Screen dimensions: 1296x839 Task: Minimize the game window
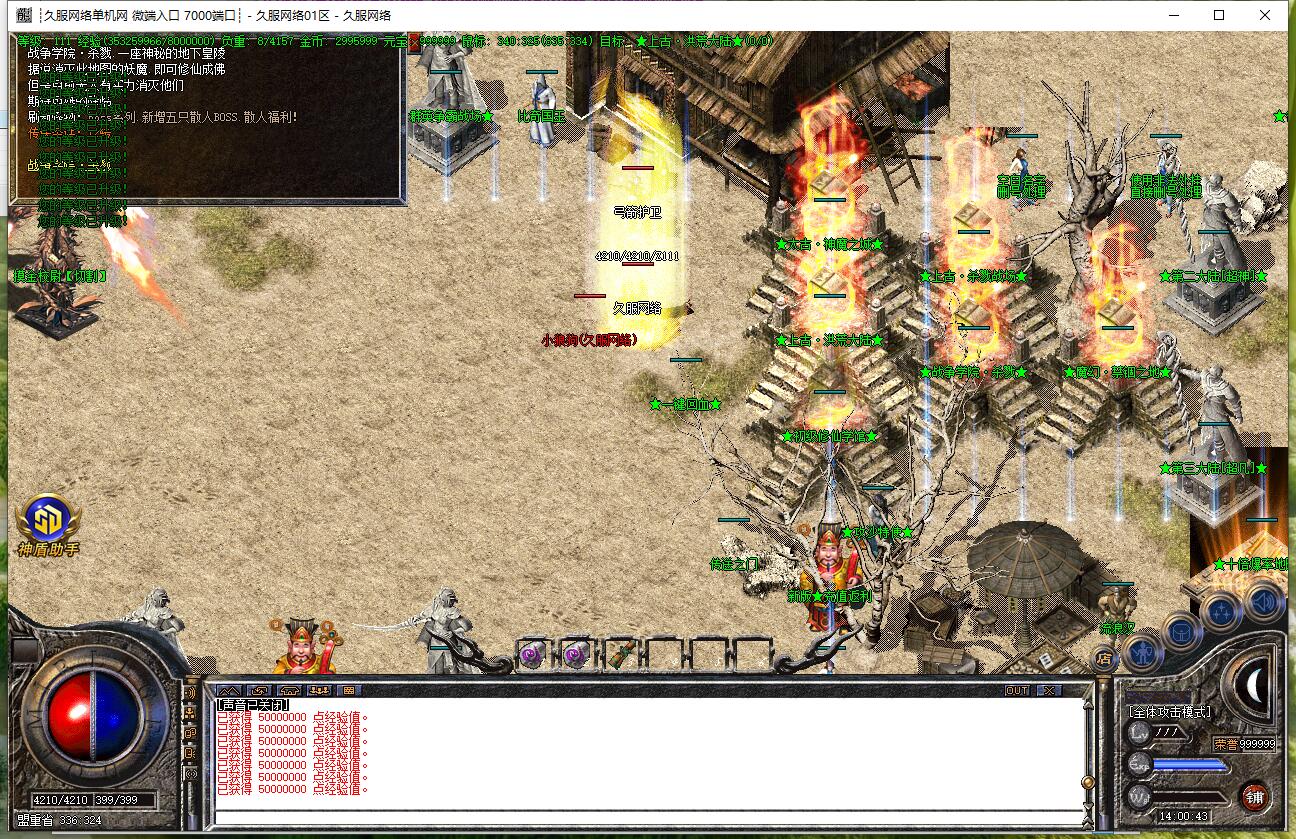[1174, 15]
